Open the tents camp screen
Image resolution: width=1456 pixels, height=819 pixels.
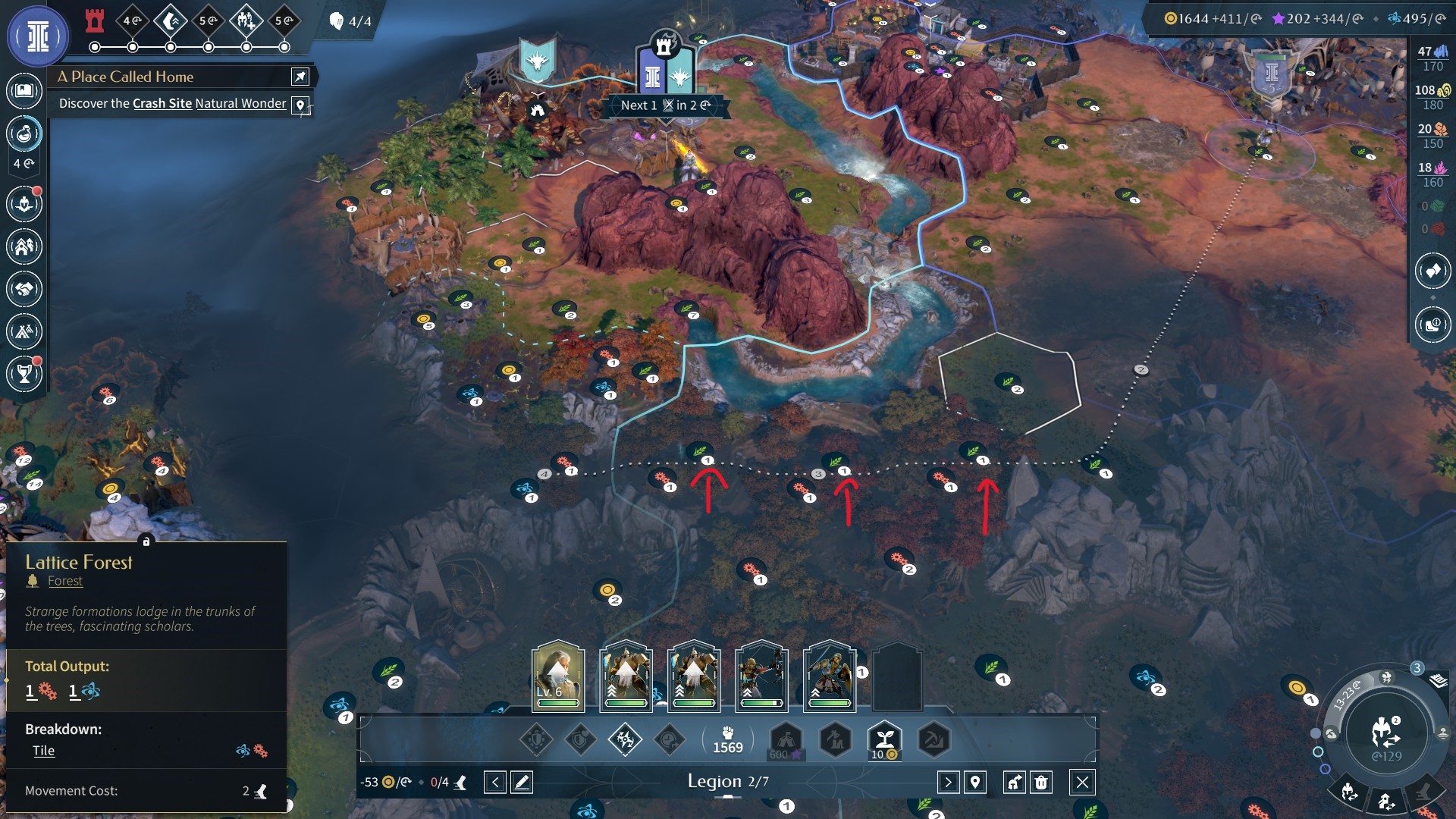click(24, 331)
